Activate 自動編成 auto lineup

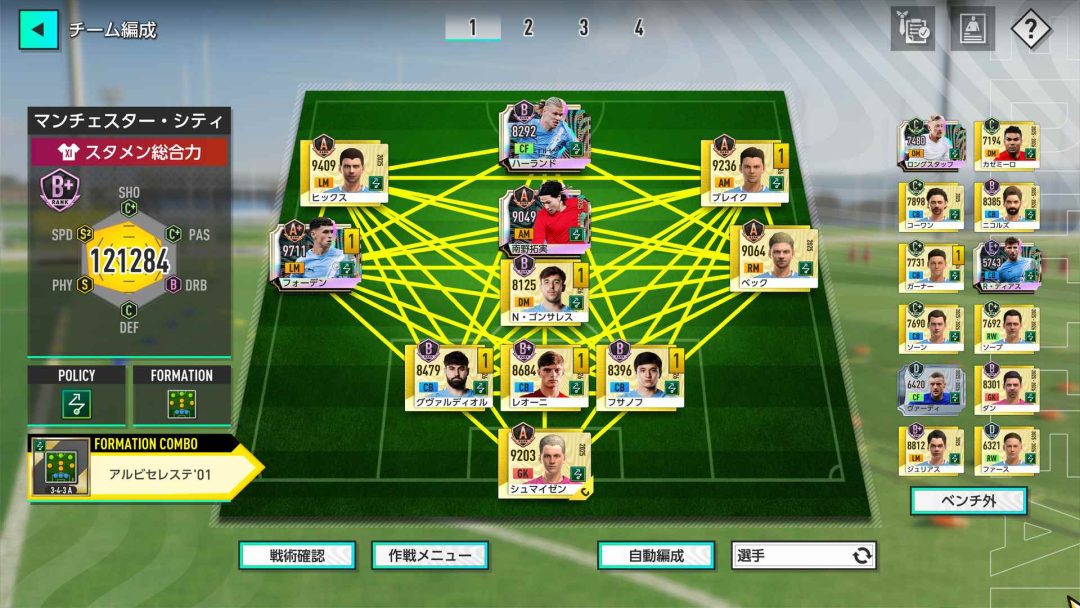coord(655,555)
